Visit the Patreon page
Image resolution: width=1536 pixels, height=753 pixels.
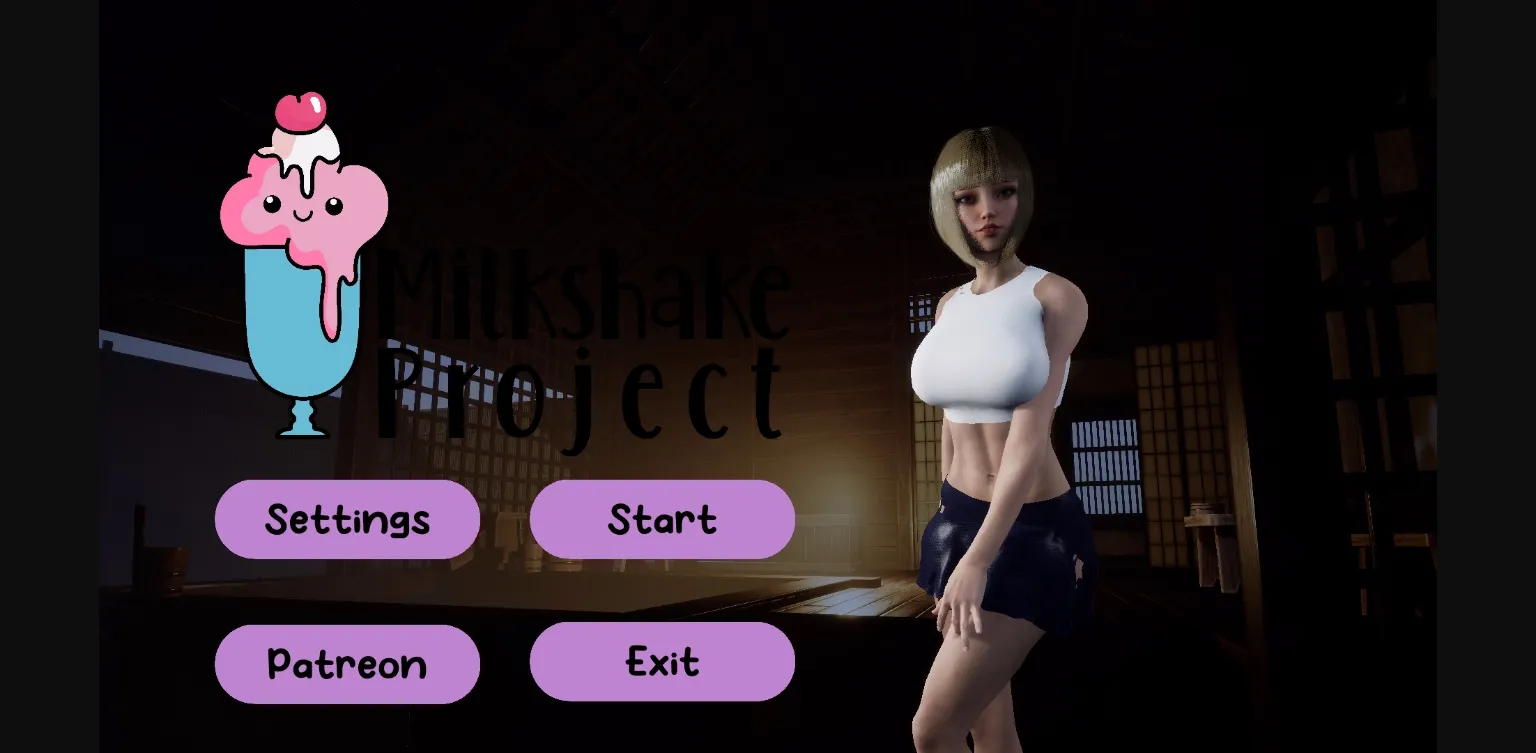(x=347, y=663)
